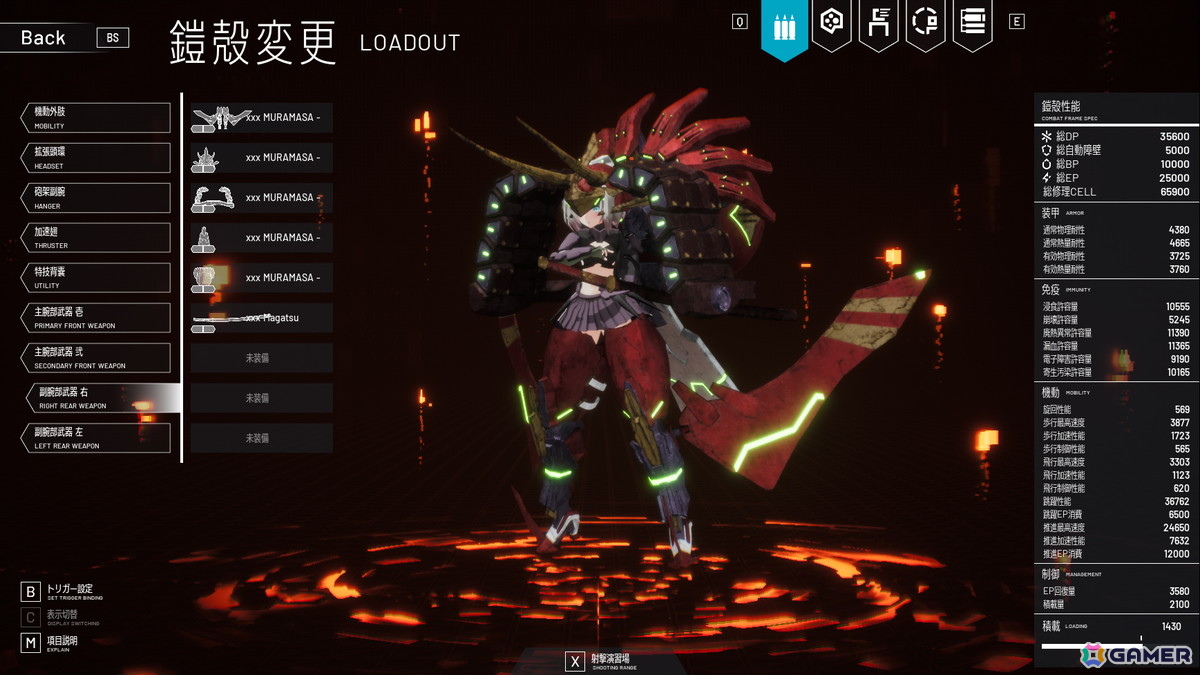Screen dimensions: 1200x675
Task: Enter the Shooting Range
Action: (x=602, y=661)
